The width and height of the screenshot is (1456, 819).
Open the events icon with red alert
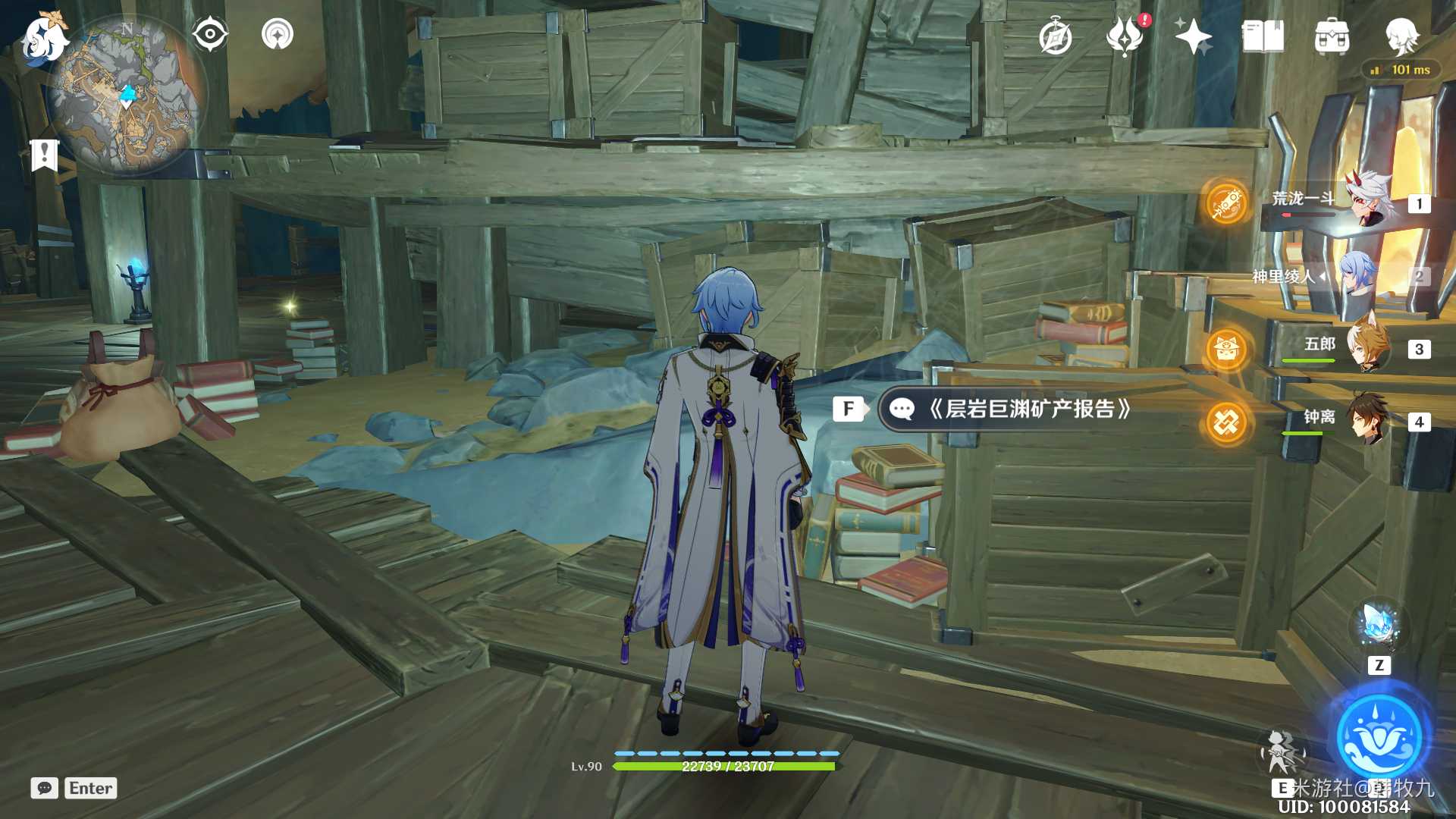pyautogui.click(x=1125, y=36)
